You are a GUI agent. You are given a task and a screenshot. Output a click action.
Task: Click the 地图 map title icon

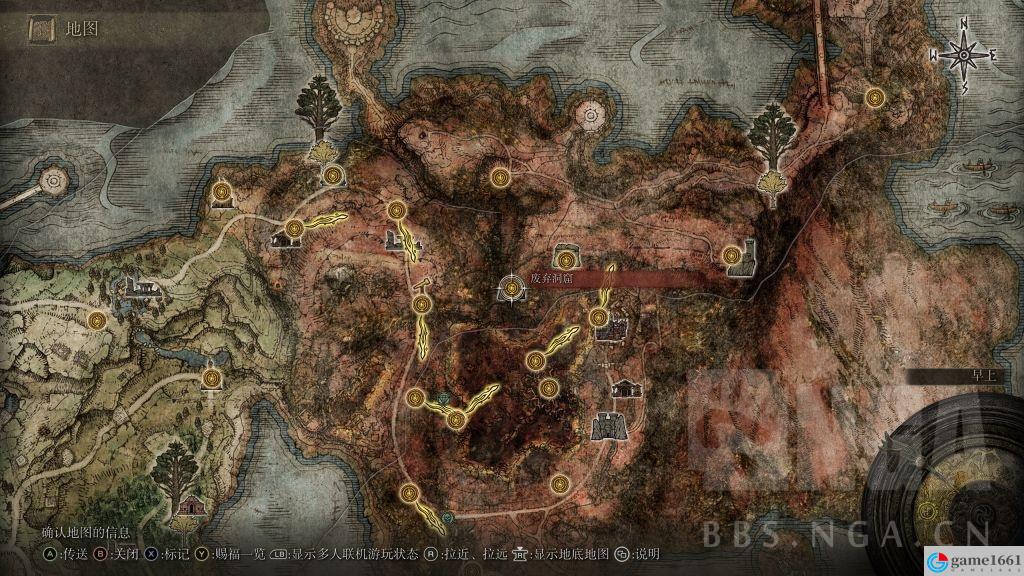click(41, 30)
